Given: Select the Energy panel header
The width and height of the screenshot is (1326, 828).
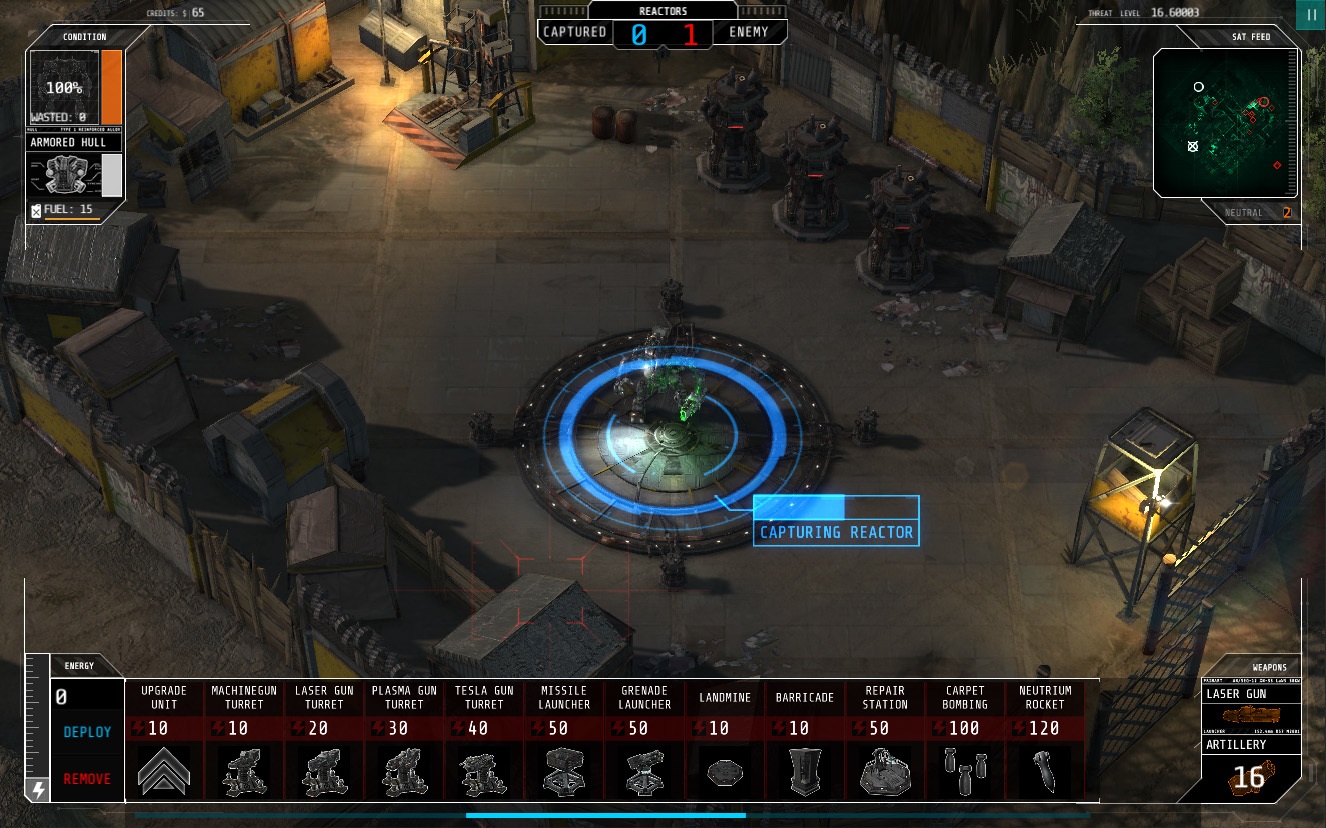Looking at the screenshot, I should pos(78,664).
